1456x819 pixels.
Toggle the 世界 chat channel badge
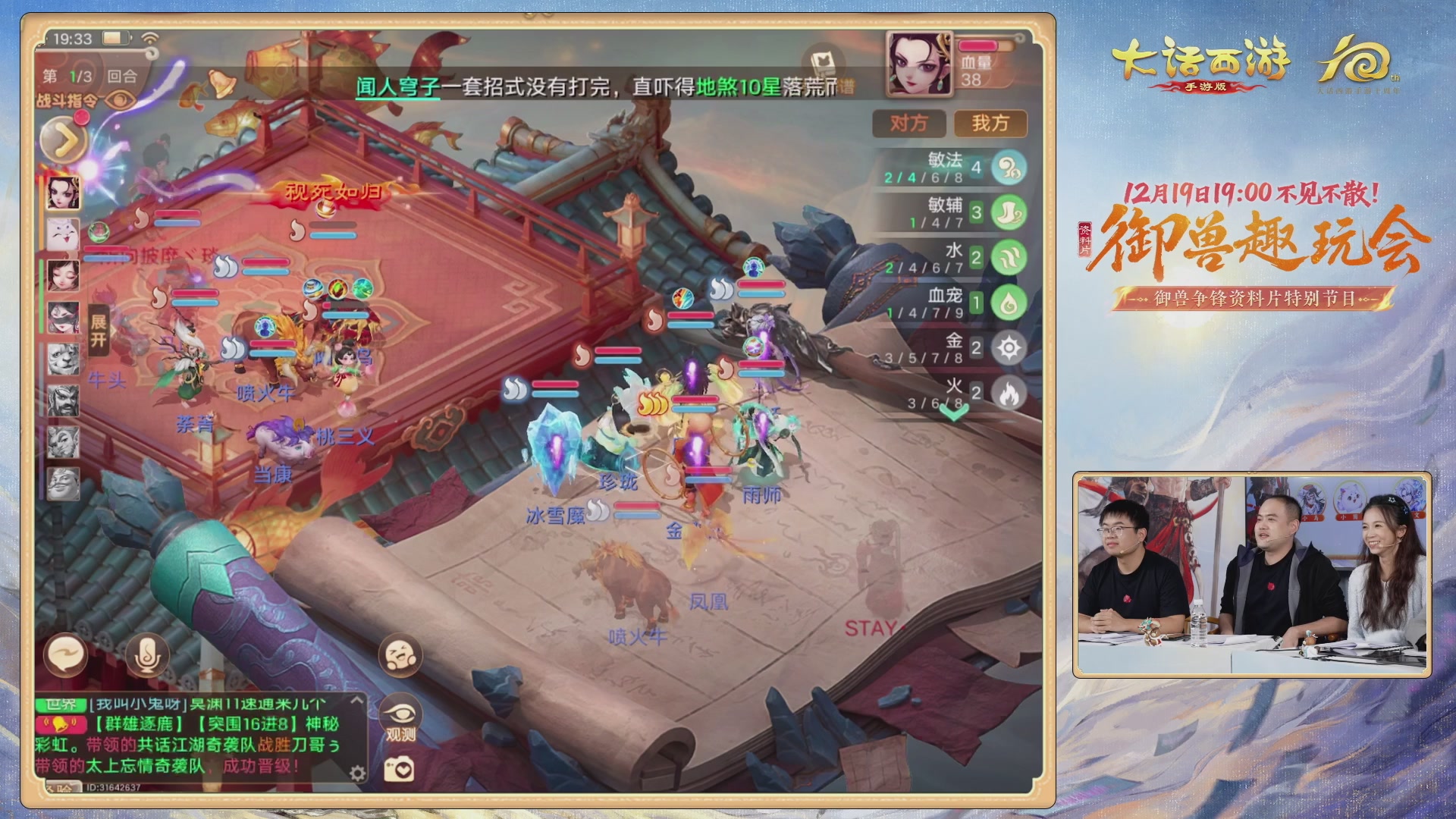66,704
